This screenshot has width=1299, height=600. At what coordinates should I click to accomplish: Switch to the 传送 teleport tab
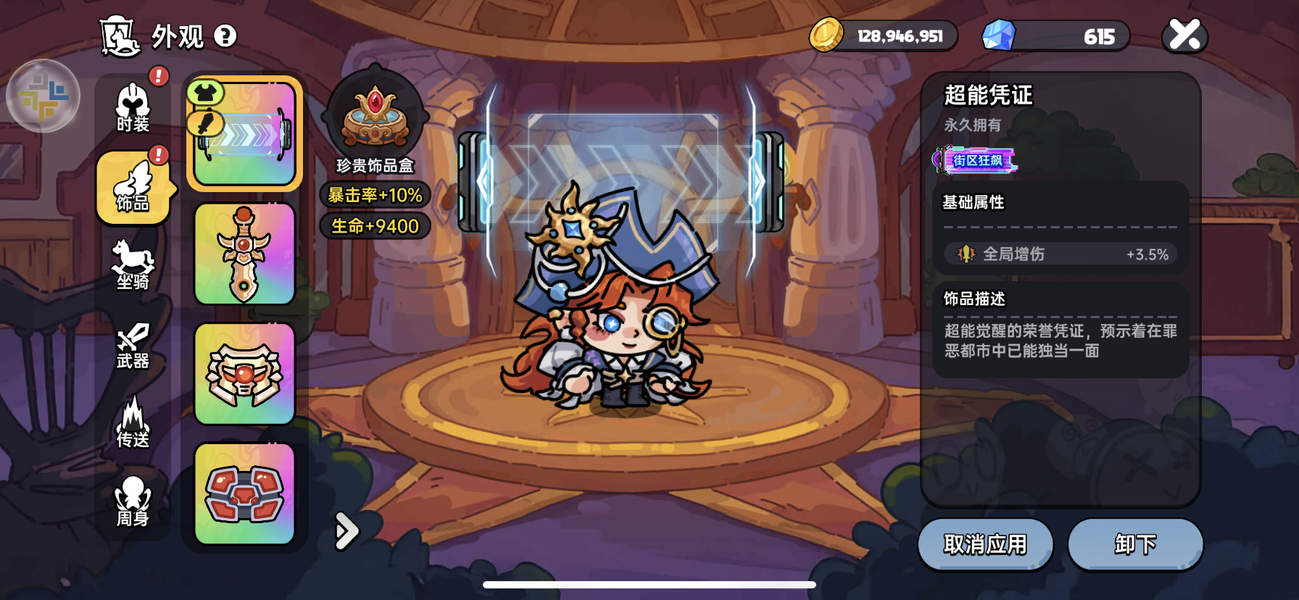tap(133, 423)
